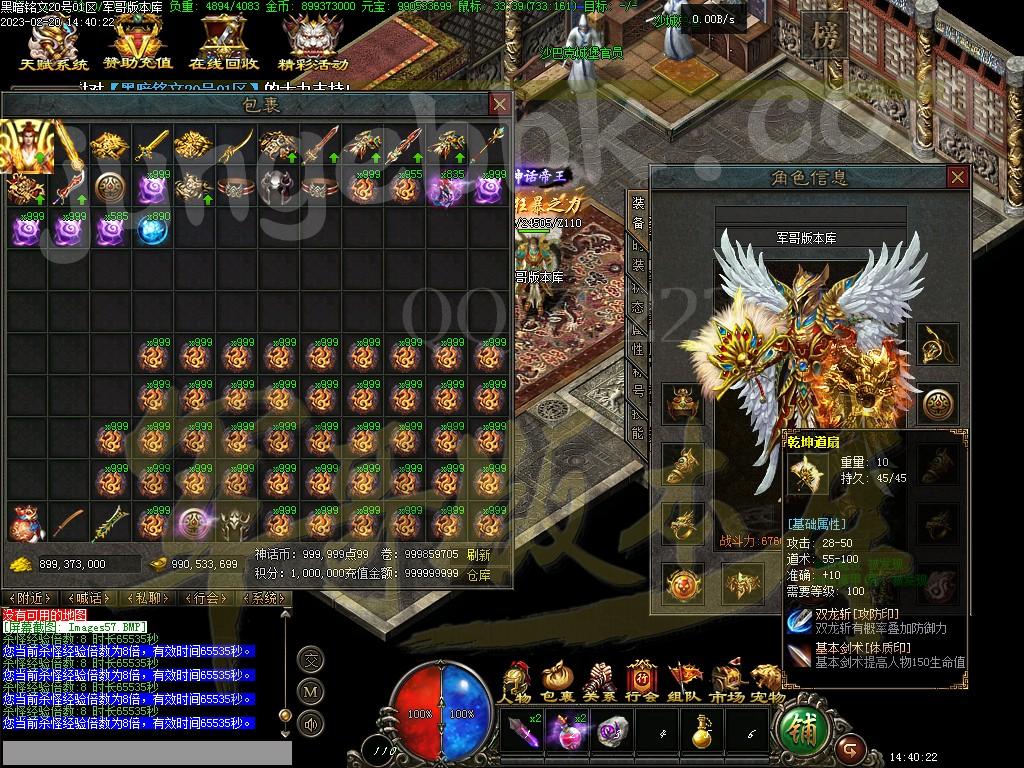Image resolution: width=1024 pixels, height=768 pixels.
Task: Select the blue orb item in bag
Action: (153, 230)
